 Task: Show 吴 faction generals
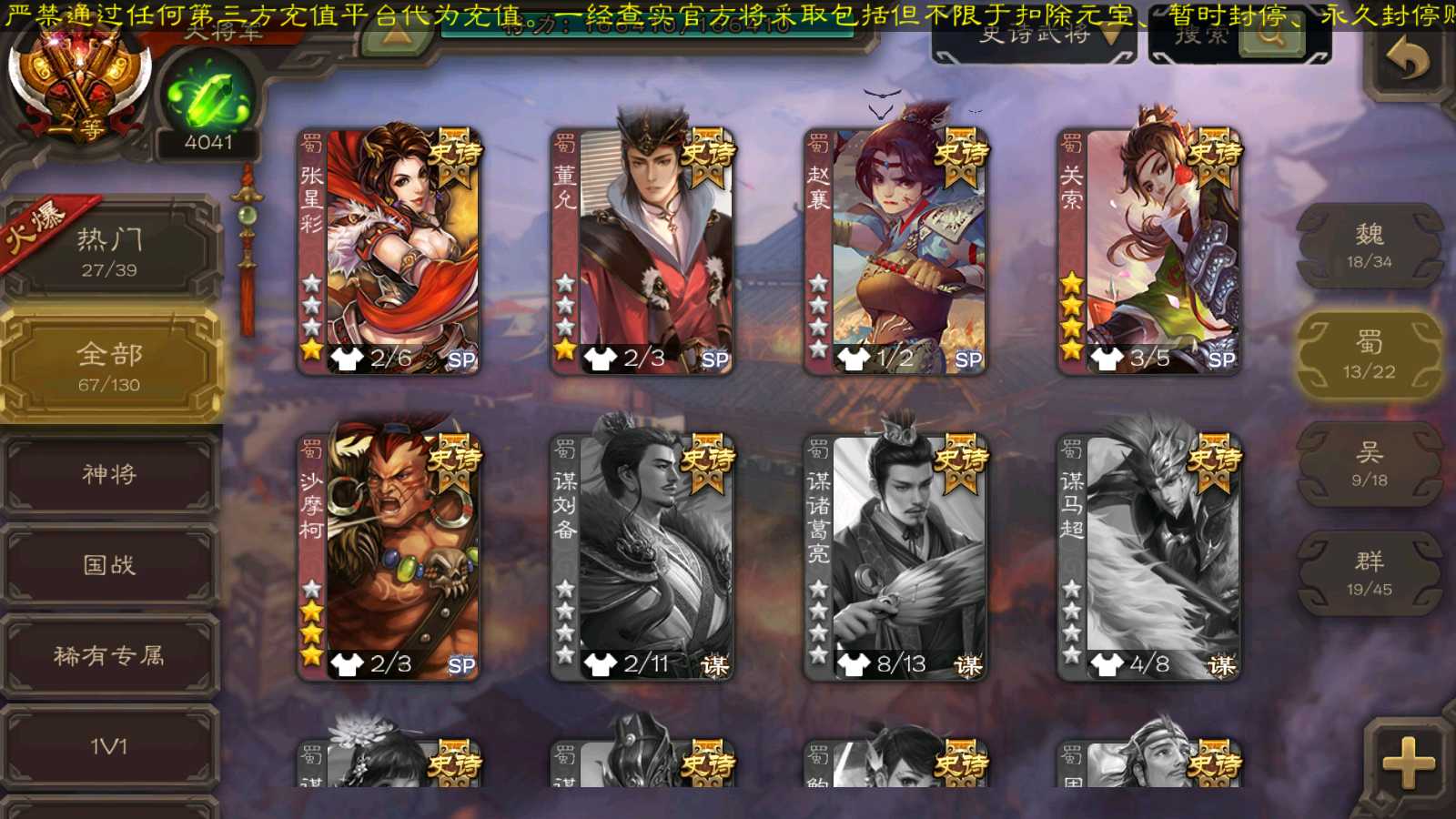[1369, 464]
